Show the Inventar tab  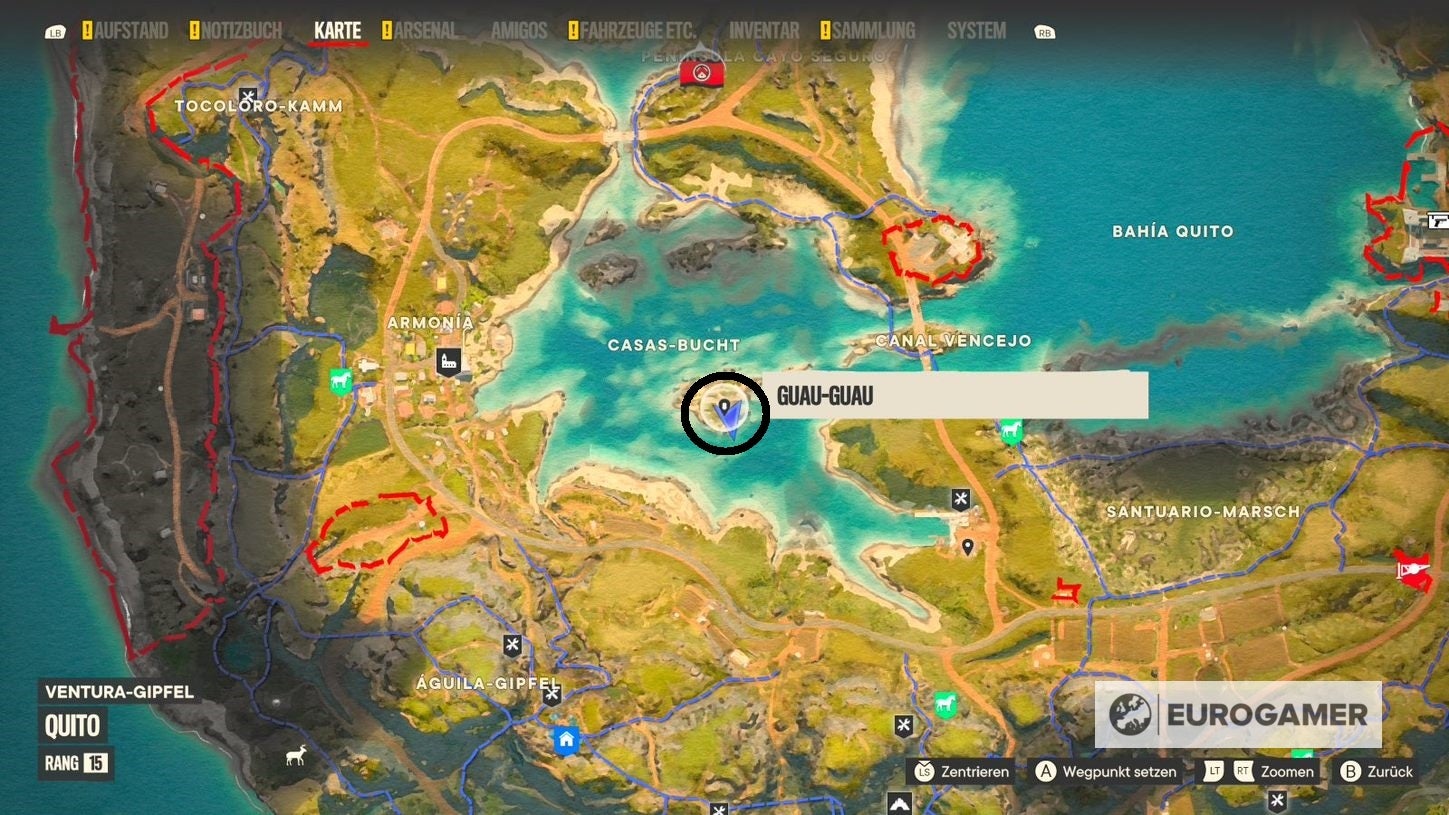(764, 31)
